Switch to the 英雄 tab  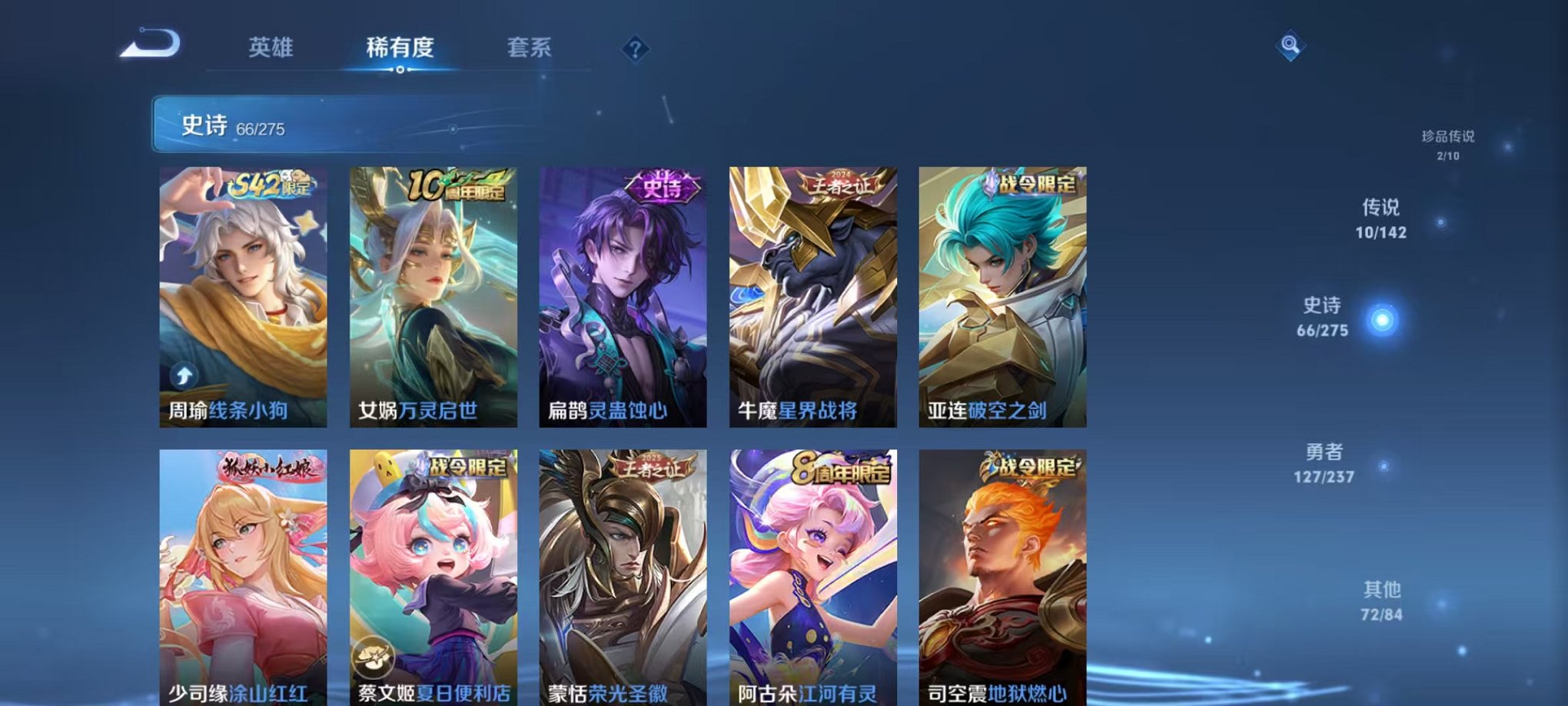coord(273,46)
